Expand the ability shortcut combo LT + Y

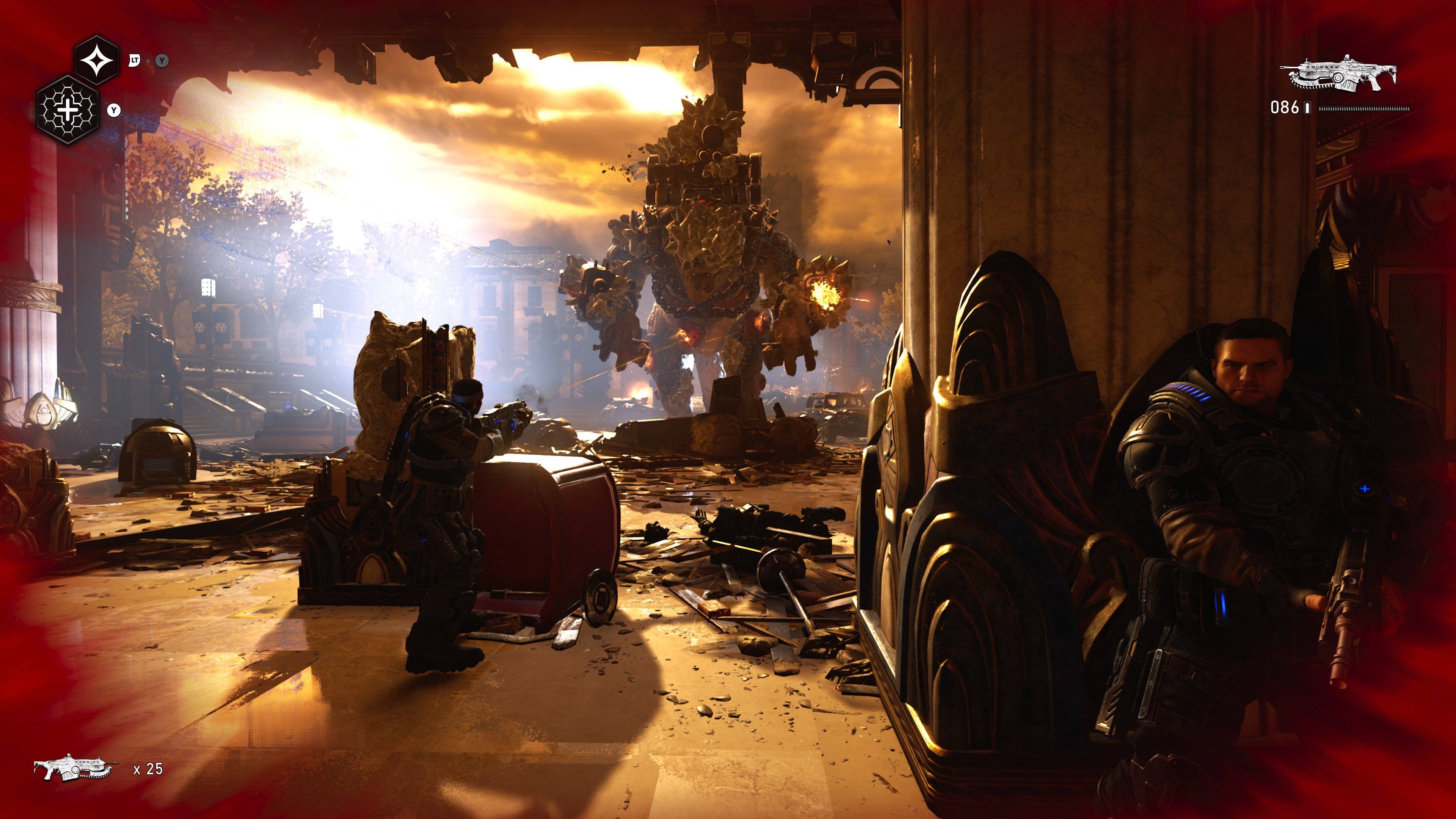point(148,61)
